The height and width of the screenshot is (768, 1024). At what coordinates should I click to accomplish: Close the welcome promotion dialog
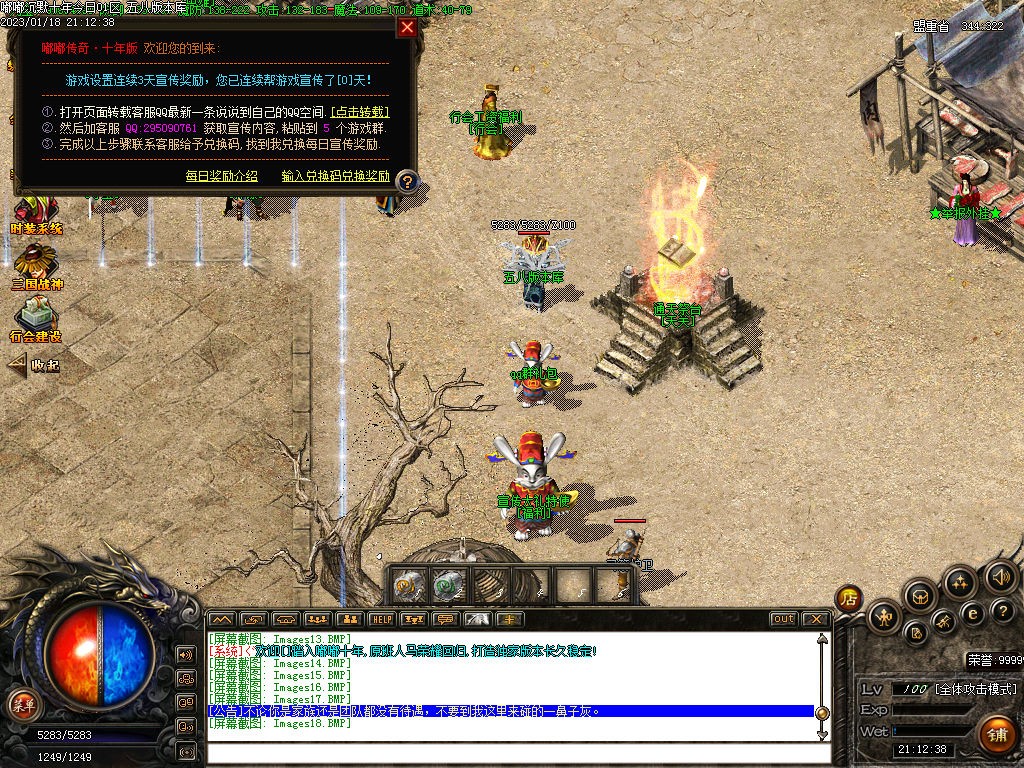pyautogui.click(x=406, y=27)
